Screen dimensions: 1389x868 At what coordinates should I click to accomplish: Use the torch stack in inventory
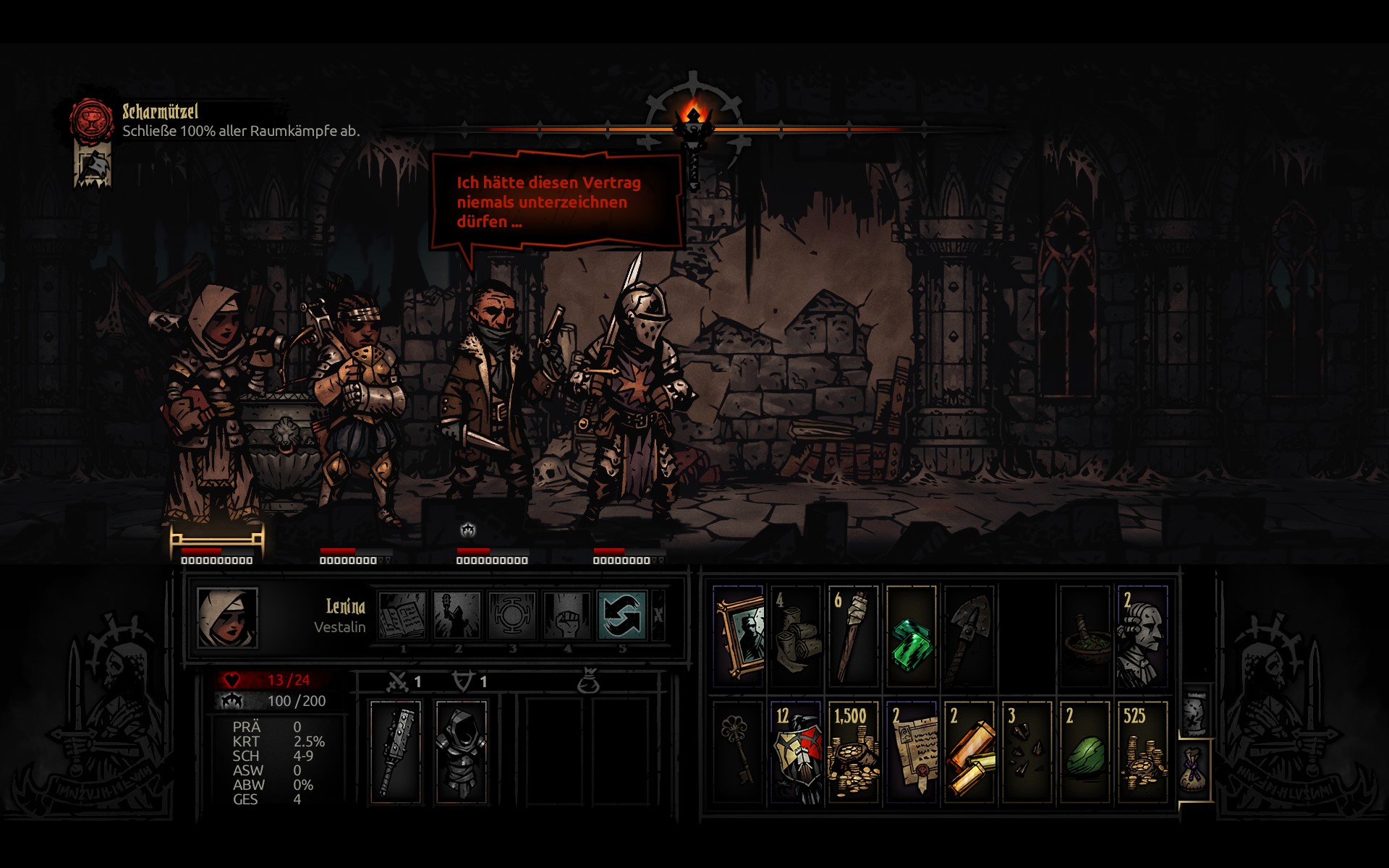[x=853, y=637]
